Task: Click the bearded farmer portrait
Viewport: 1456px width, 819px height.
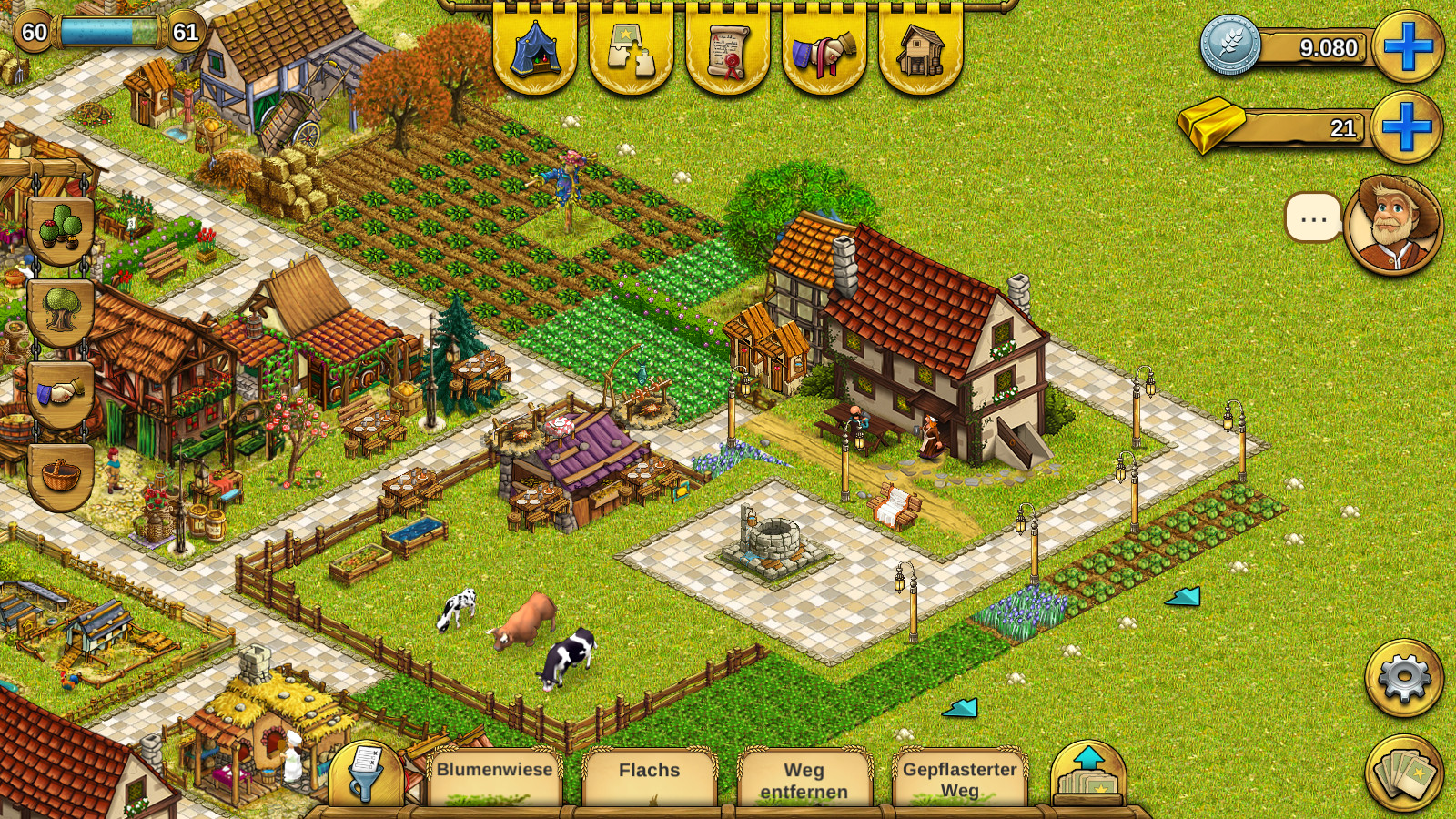Action: pyautogui.click(x=1393, y=223)
